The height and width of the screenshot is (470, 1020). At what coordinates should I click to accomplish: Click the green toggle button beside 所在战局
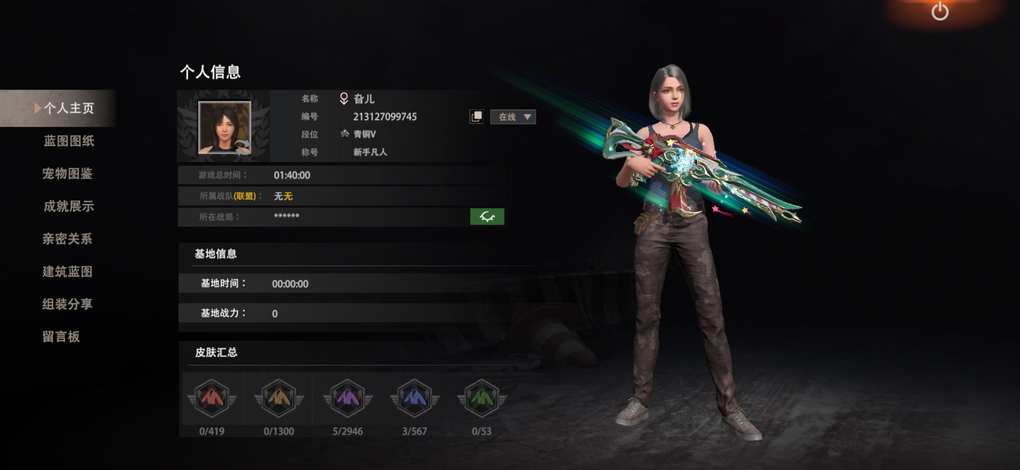coord(487,216)
